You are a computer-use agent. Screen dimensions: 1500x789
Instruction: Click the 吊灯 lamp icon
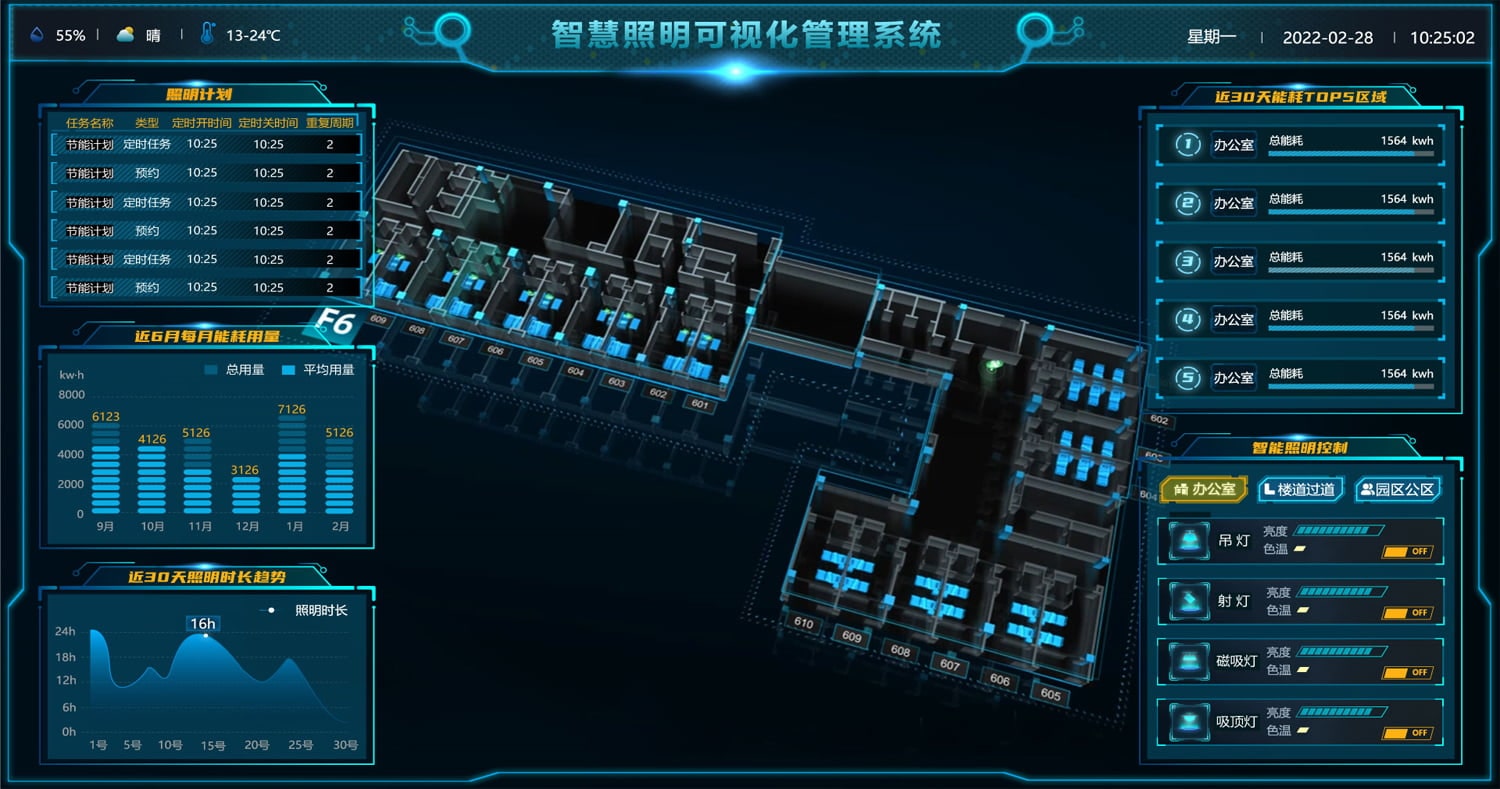tap(1189, 542)
